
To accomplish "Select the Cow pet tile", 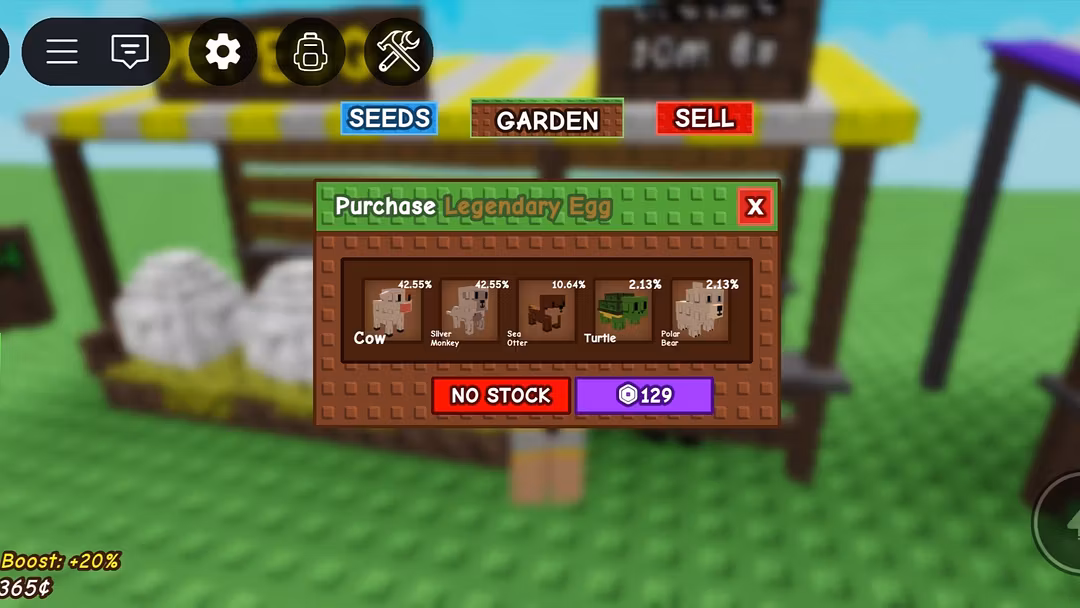I will pyautogui.click(x=392, y=311).
